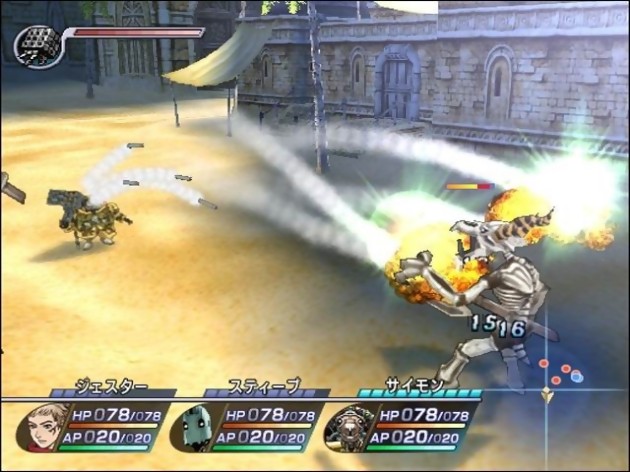Select スティーブ's robot portrait

(193, 428)
